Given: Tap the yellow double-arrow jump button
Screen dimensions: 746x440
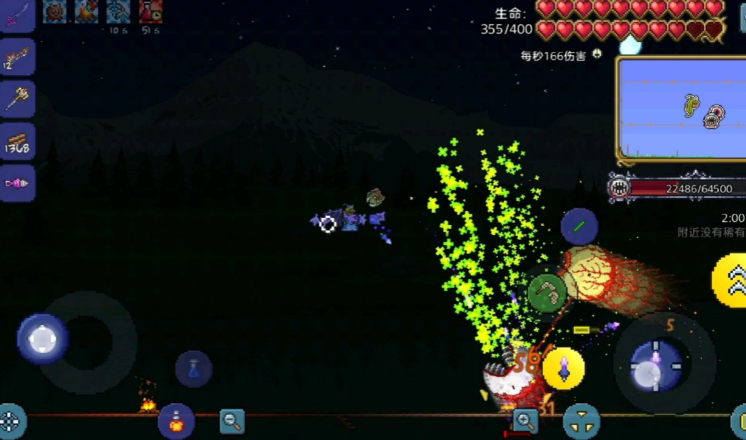Looking at the screenshot, I should coord(732,279).
